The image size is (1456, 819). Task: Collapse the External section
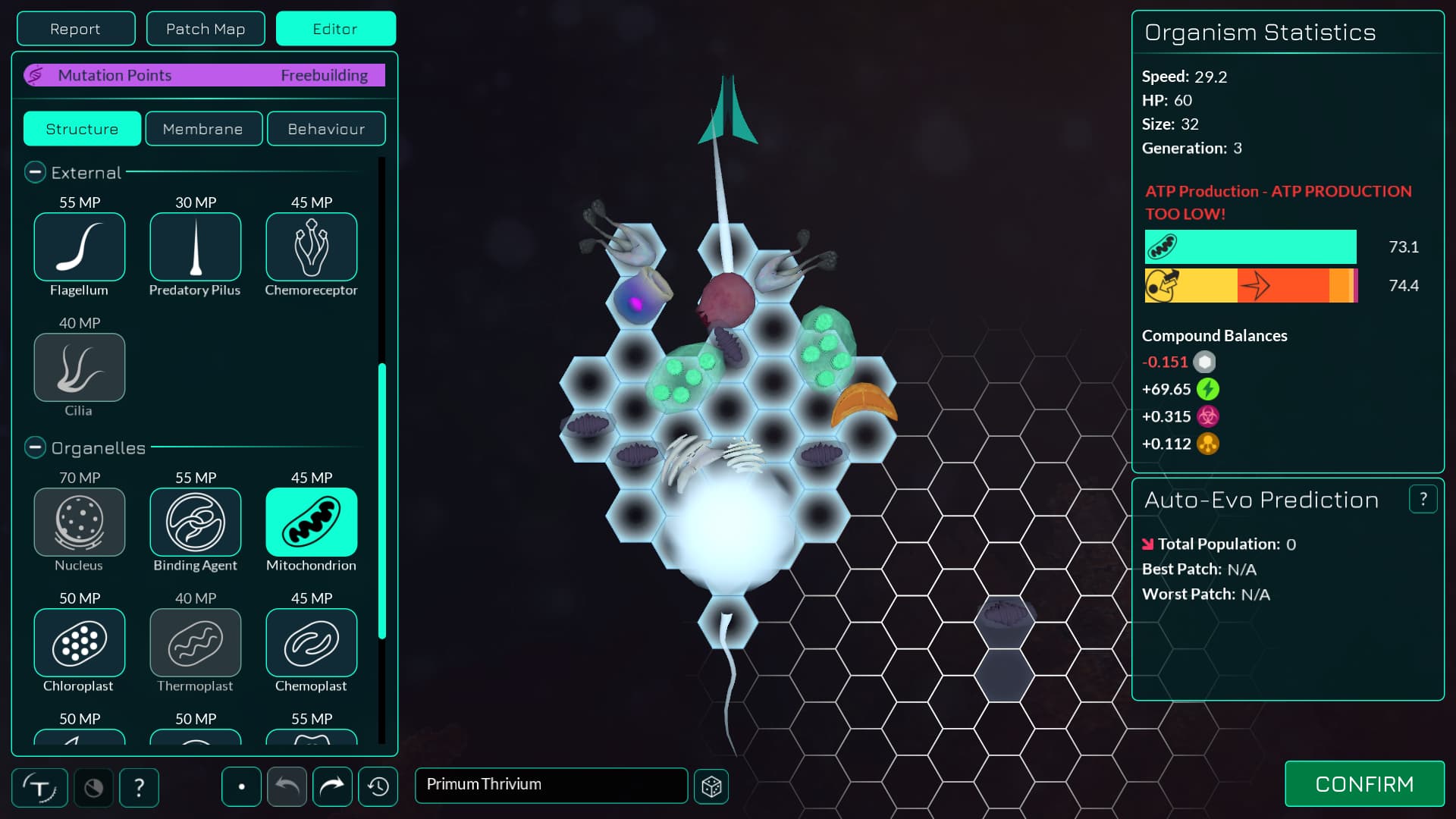35,173
